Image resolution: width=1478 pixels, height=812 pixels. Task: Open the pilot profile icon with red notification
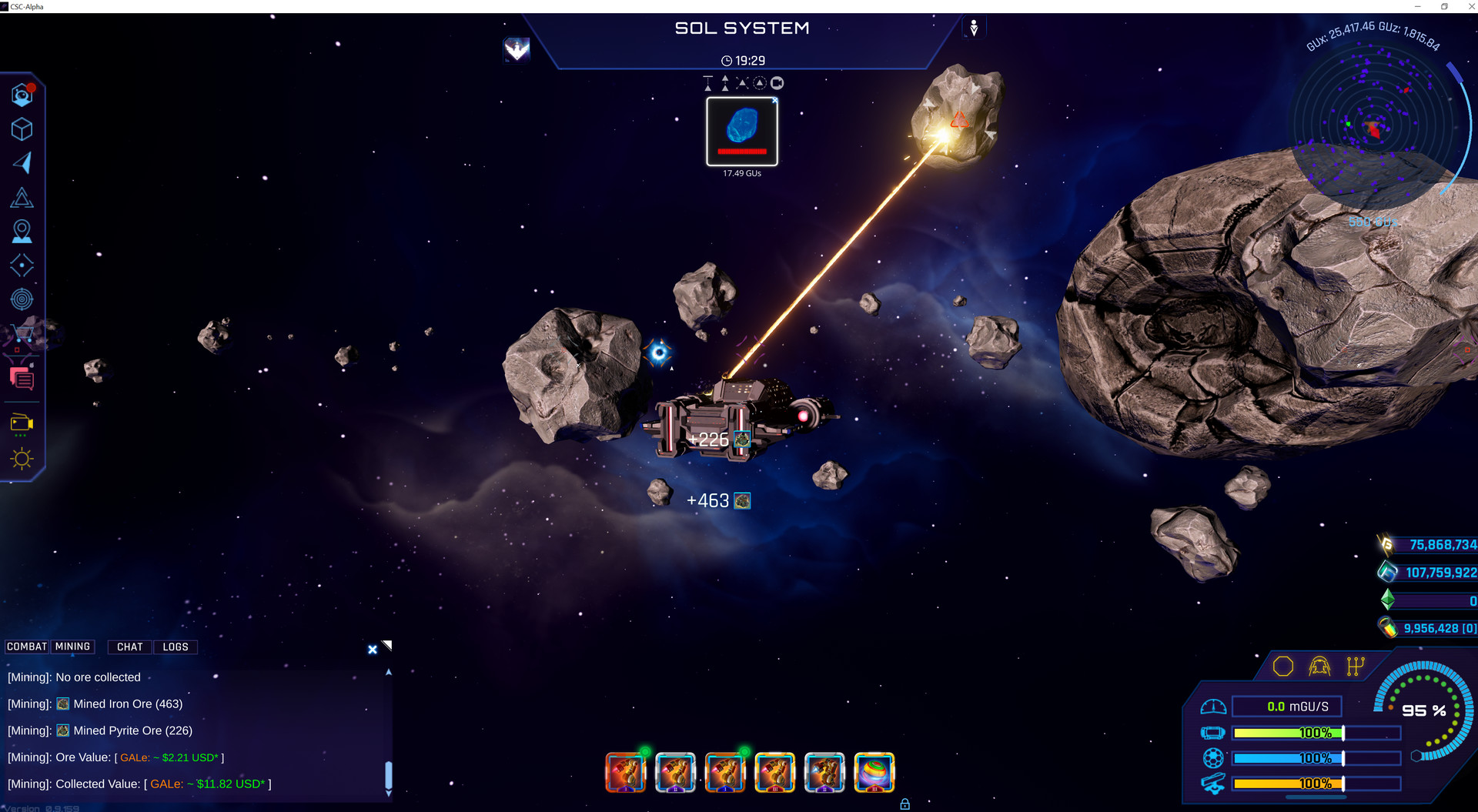point(22,95)
